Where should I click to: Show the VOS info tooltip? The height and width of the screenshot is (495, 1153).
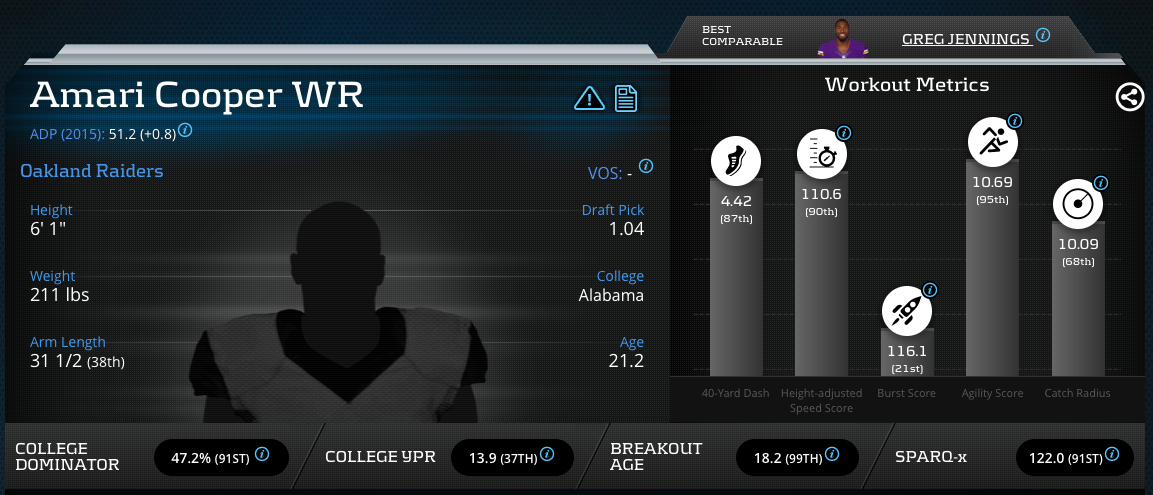[x=646, y=166]
